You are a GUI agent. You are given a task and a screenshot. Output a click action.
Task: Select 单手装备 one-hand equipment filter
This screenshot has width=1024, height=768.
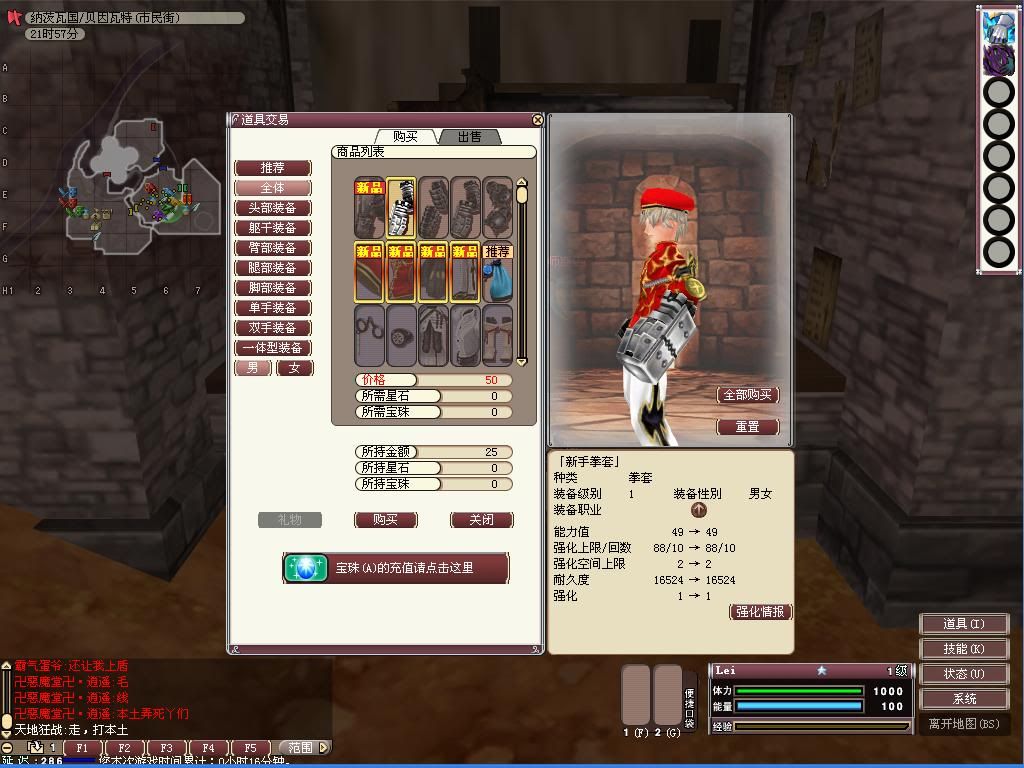click(x=272, y=308)
